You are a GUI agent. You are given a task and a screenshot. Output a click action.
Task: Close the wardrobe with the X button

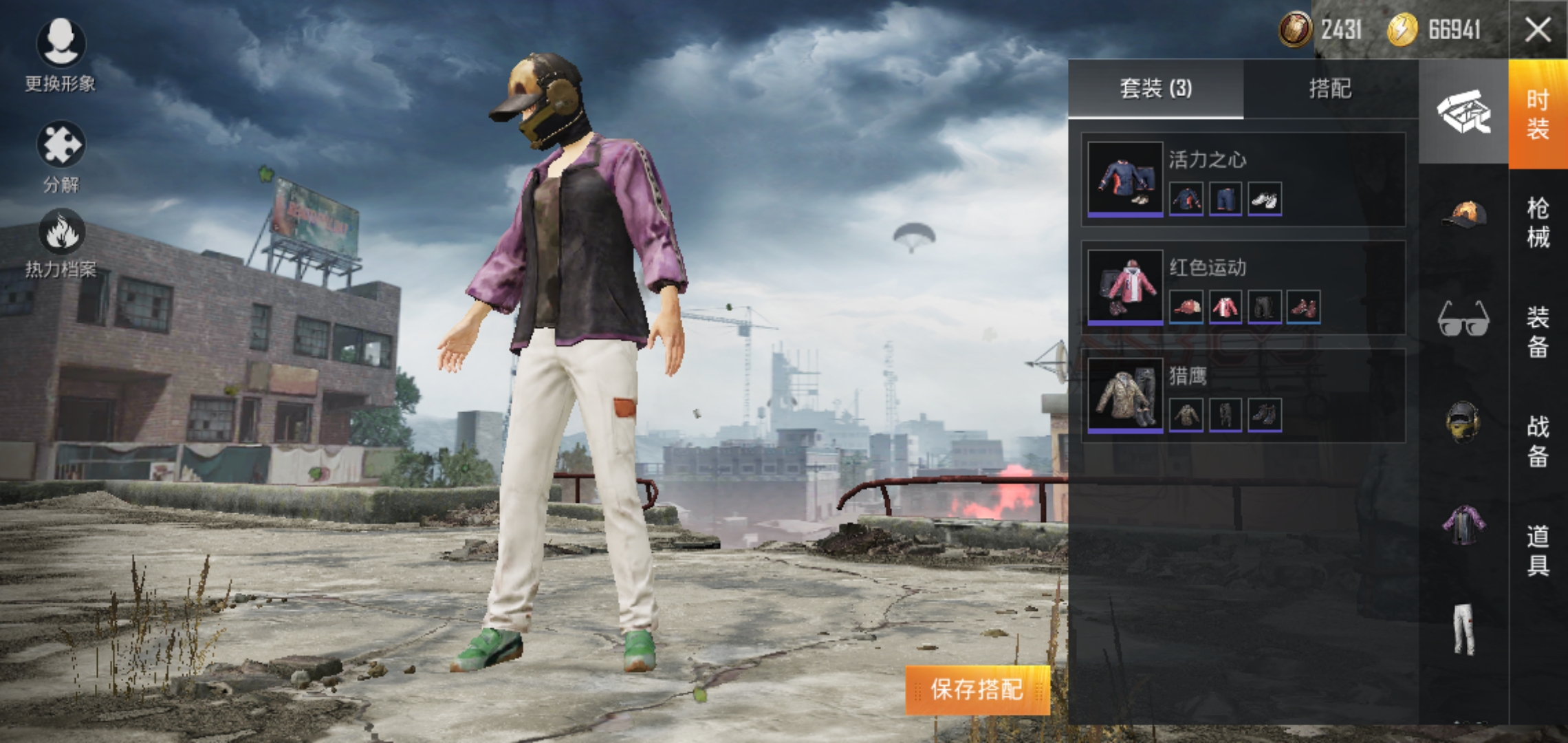pyautogui.click(x=1538, y=30)
